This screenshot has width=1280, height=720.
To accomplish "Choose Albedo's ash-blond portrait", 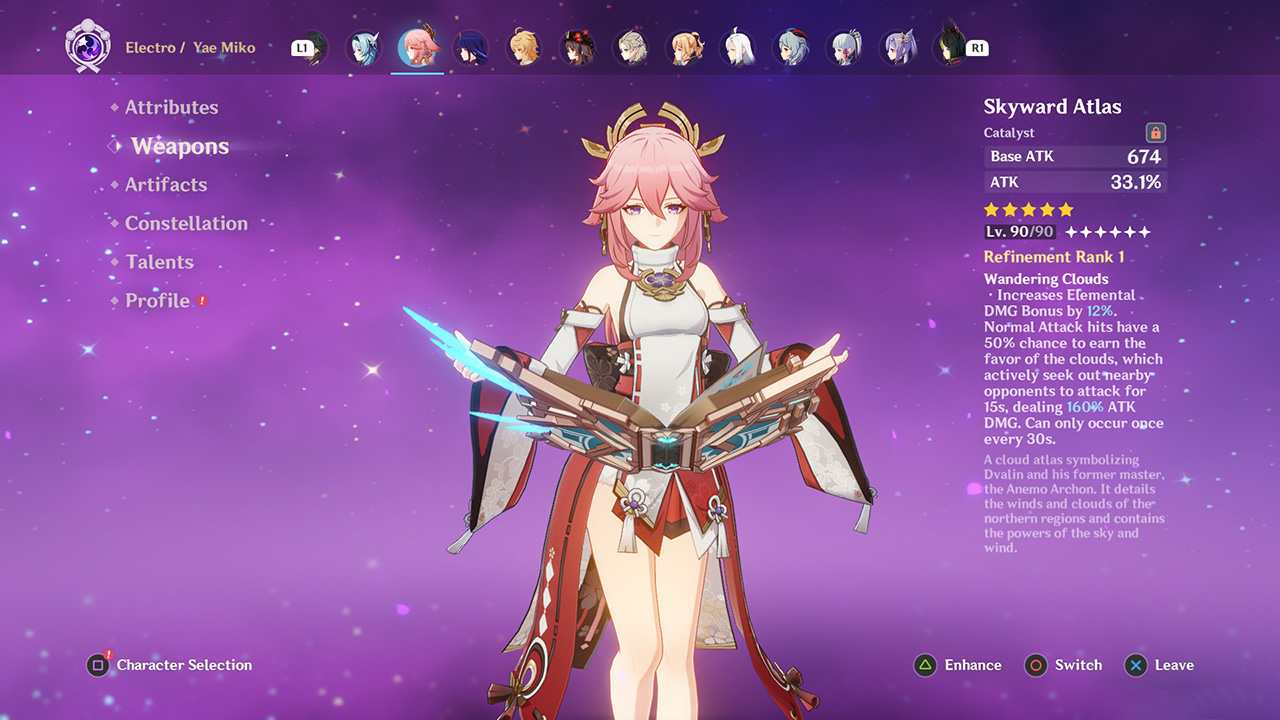I will (x=630, y=48).
